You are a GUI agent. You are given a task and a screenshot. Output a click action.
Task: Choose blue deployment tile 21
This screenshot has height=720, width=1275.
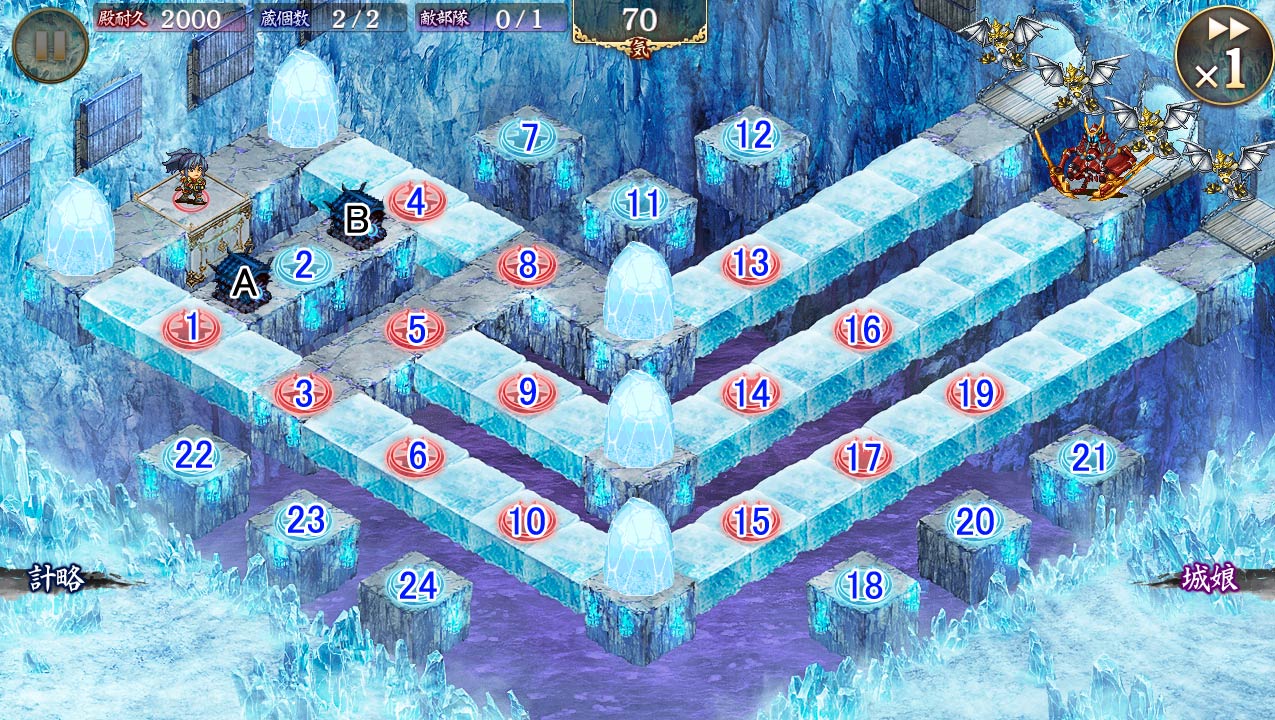1088,458
